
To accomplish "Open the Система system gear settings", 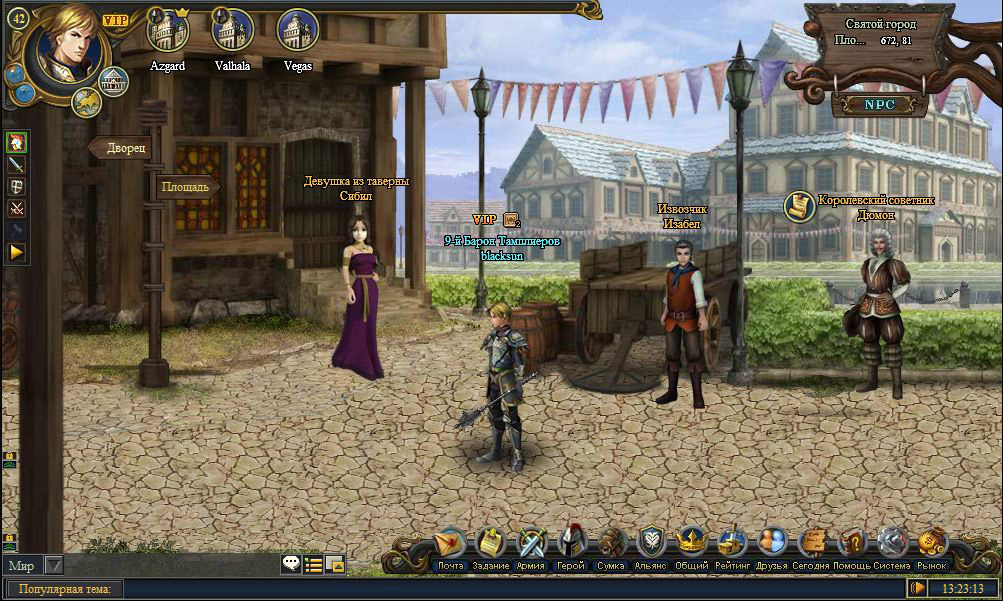I will pos(892,544).
